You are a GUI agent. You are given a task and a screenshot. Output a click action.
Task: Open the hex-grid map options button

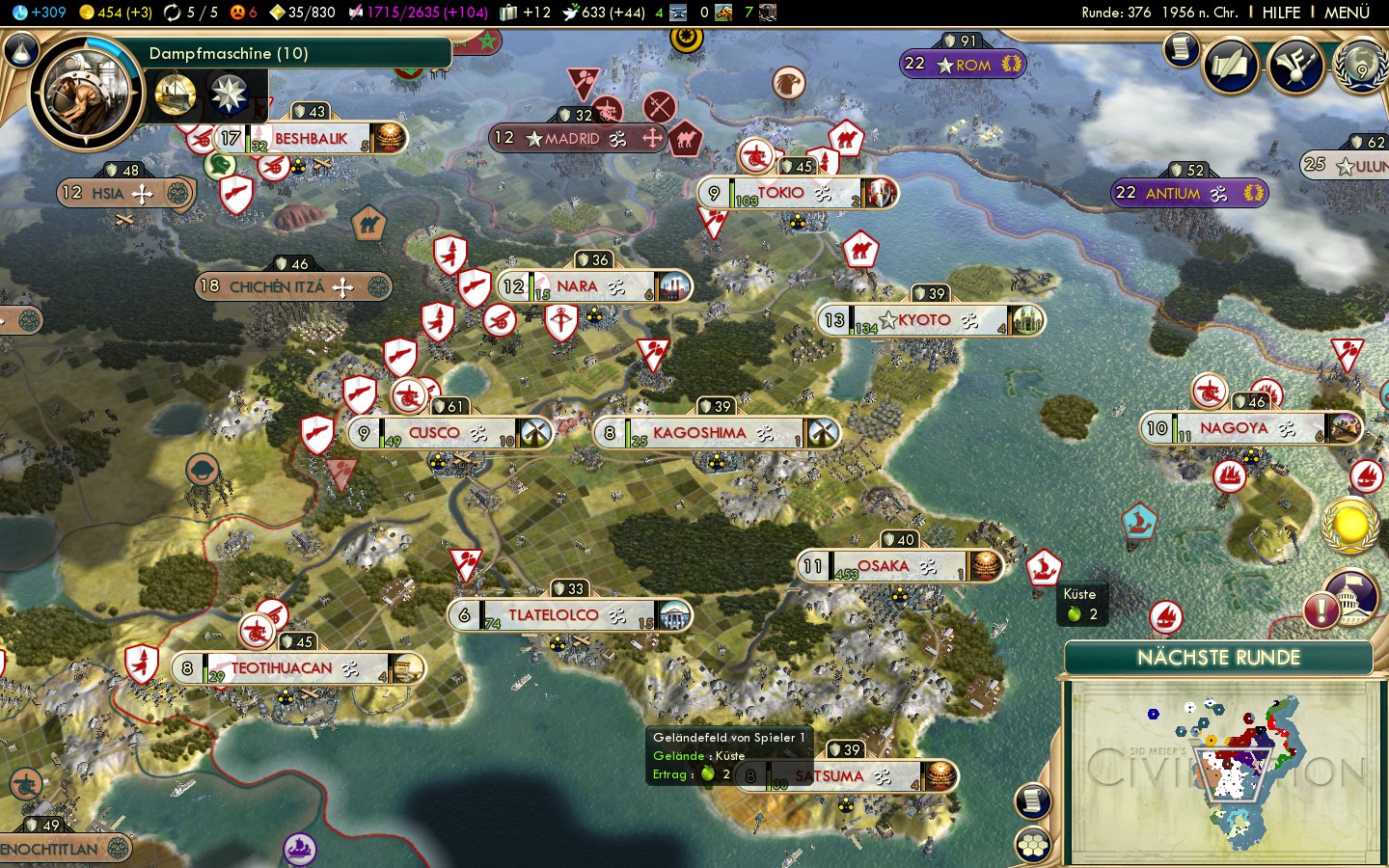1033,845
